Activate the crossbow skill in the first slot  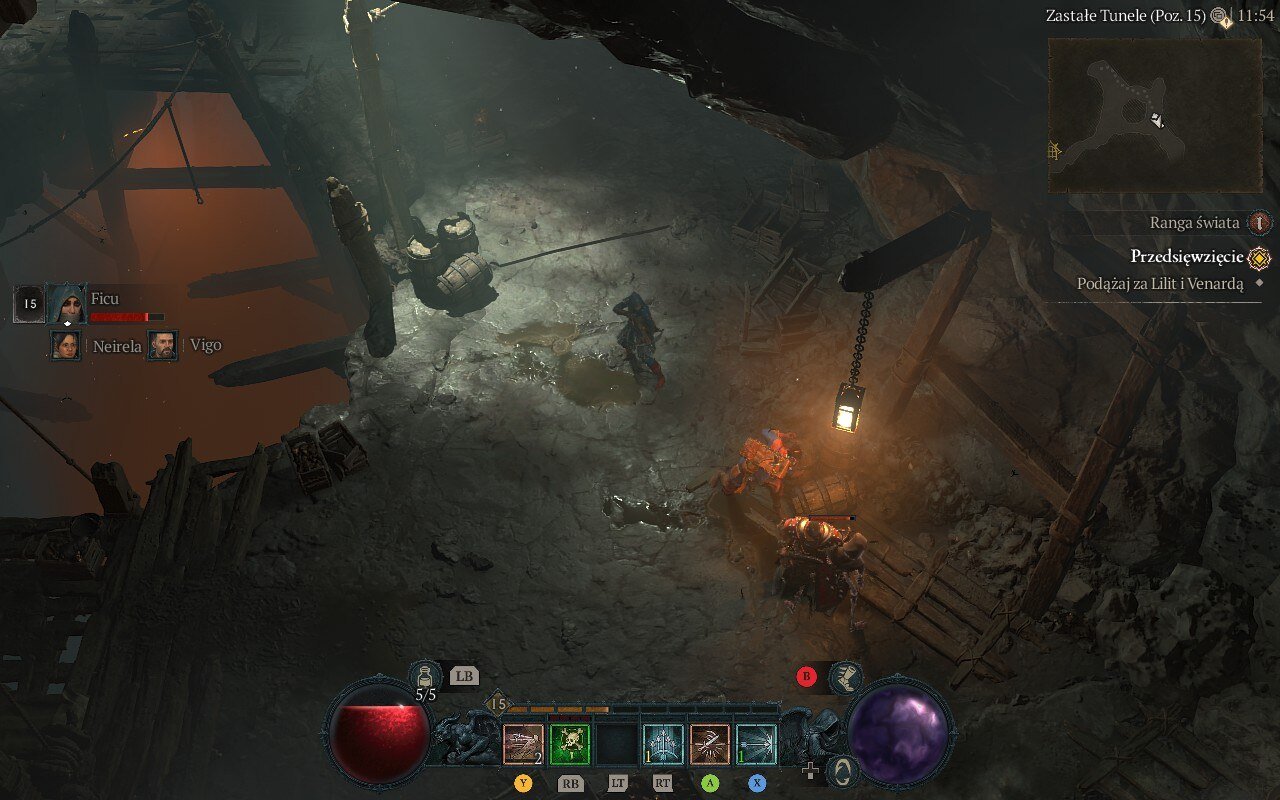coord(523,744)
